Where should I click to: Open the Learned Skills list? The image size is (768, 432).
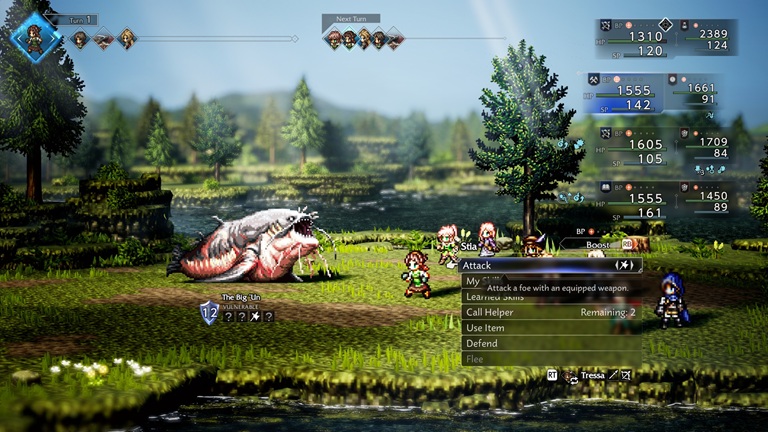495,297
